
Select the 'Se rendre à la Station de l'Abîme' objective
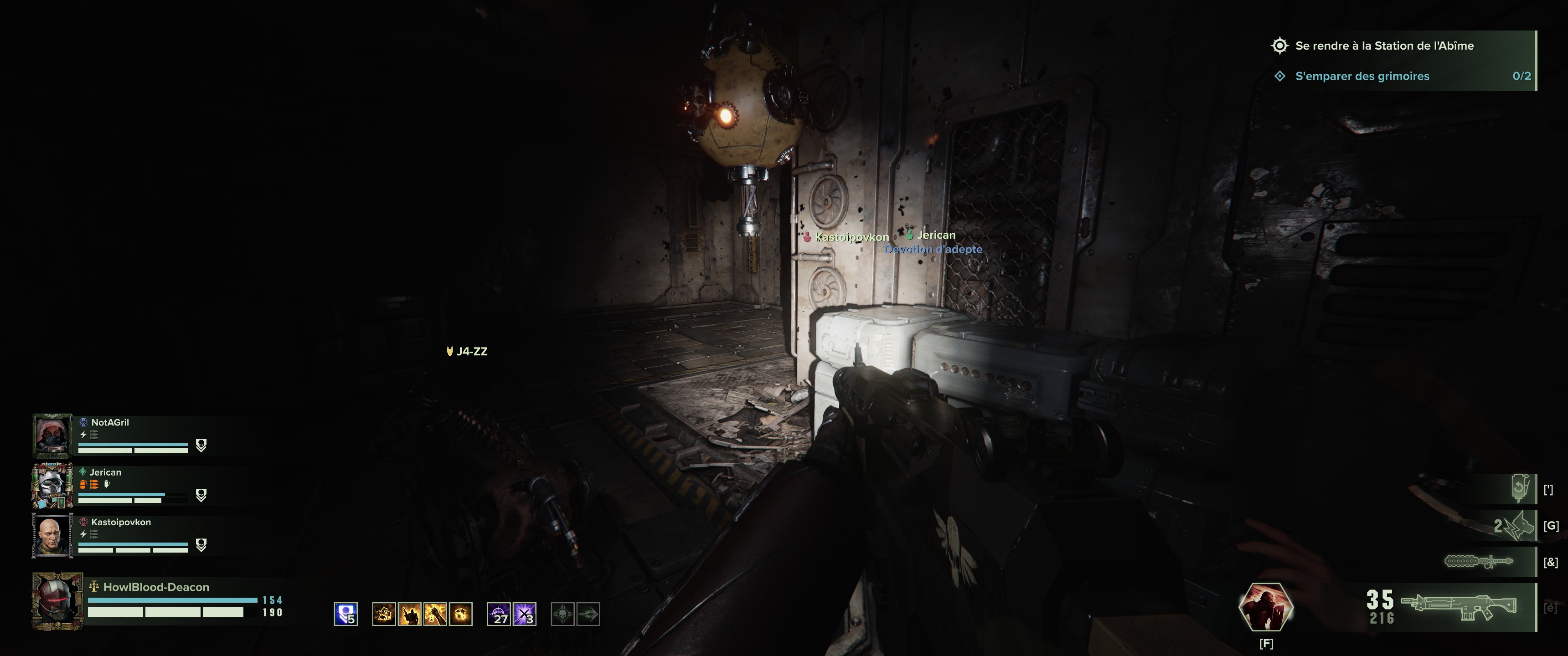[1383, 46]
